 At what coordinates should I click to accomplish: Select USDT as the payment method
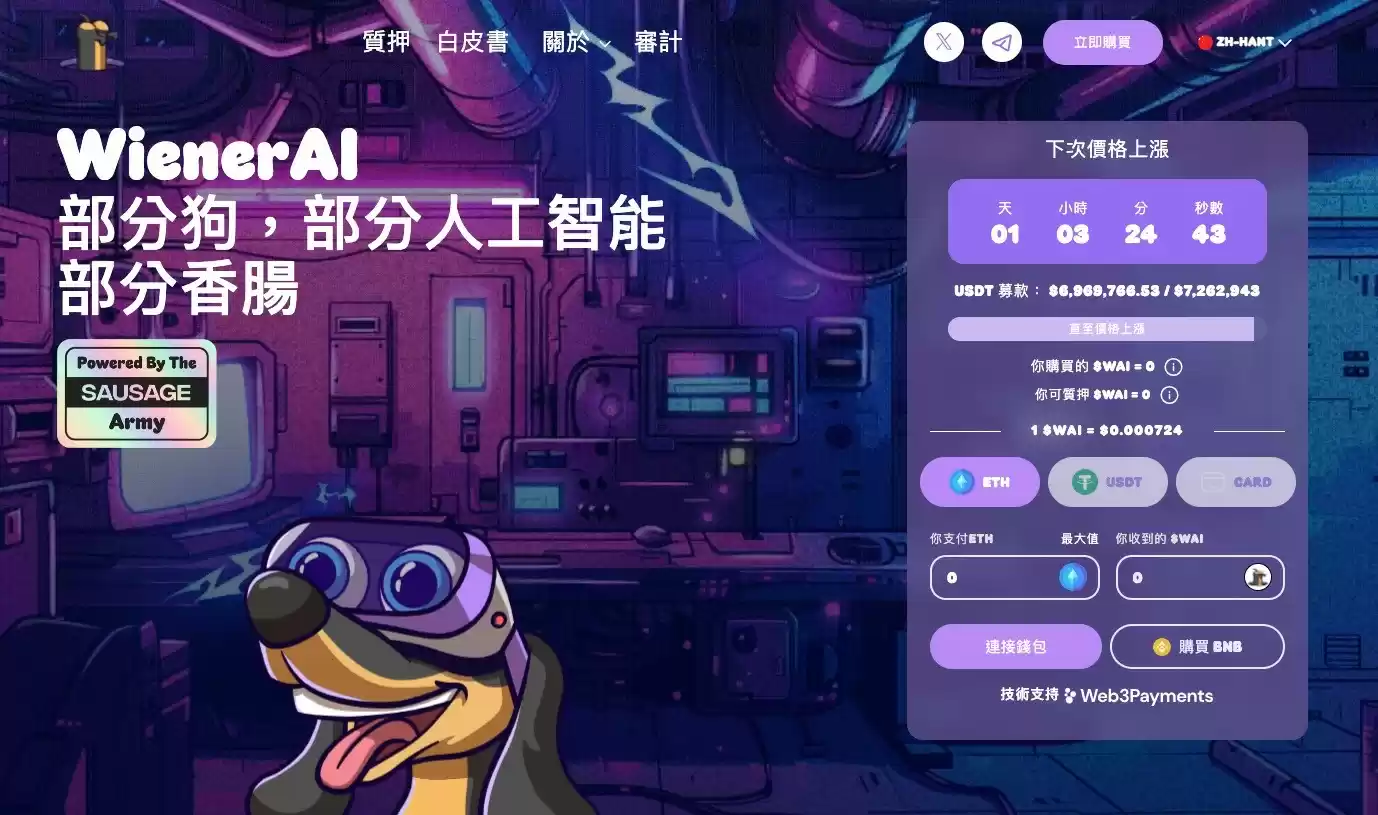click(1108, 482)
